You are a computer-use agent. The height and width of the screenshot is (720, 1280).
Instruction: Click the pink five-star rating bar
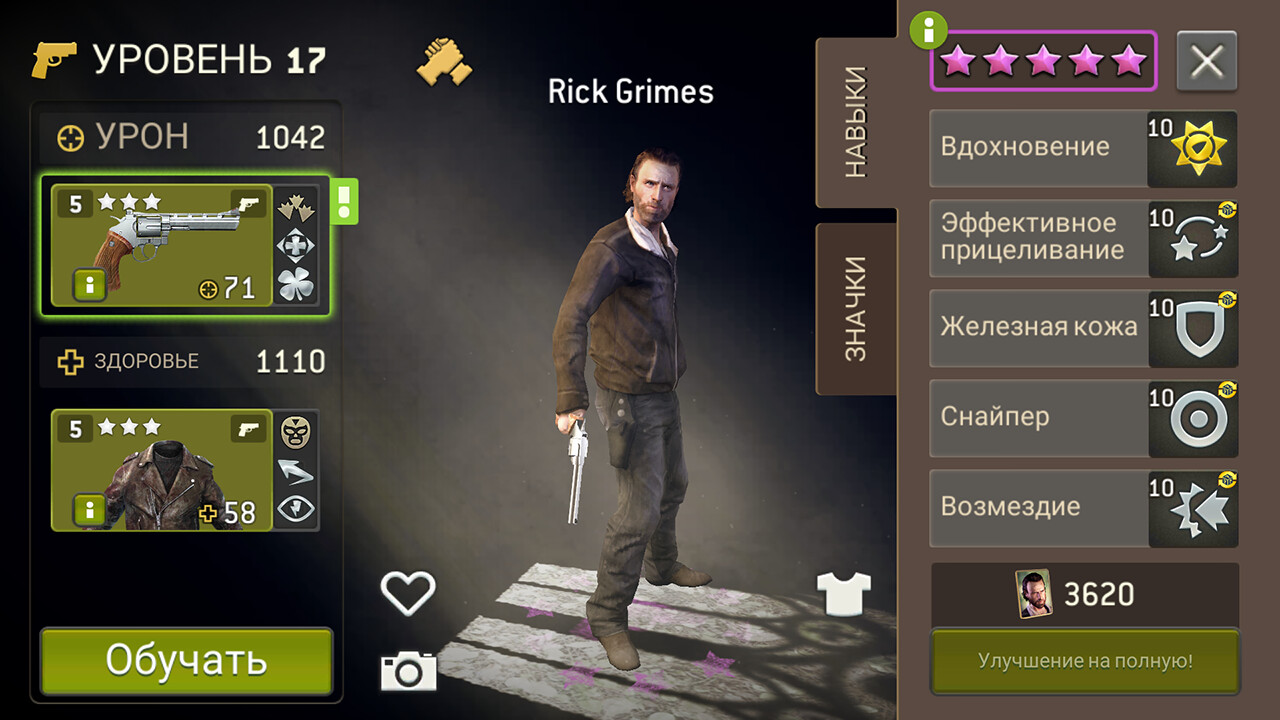1043,60
